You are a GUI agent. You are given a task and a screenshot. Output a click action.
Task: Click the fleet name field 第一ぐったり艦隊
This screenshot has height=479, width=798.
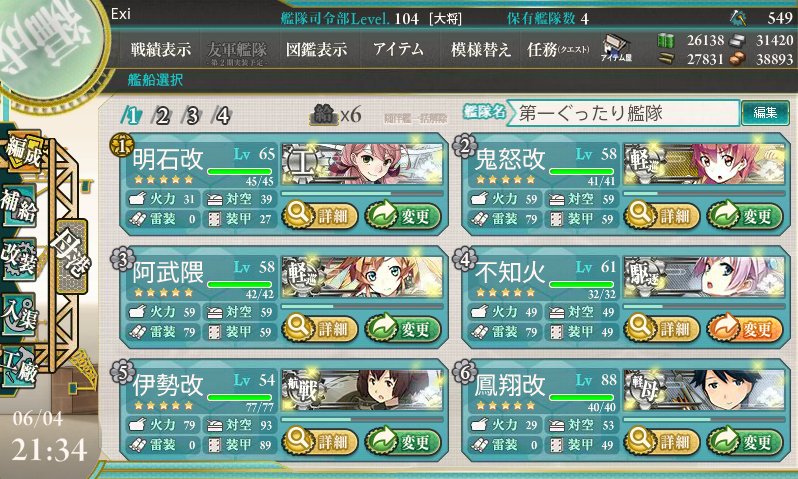pyautogui.click(x=622, y=113)
